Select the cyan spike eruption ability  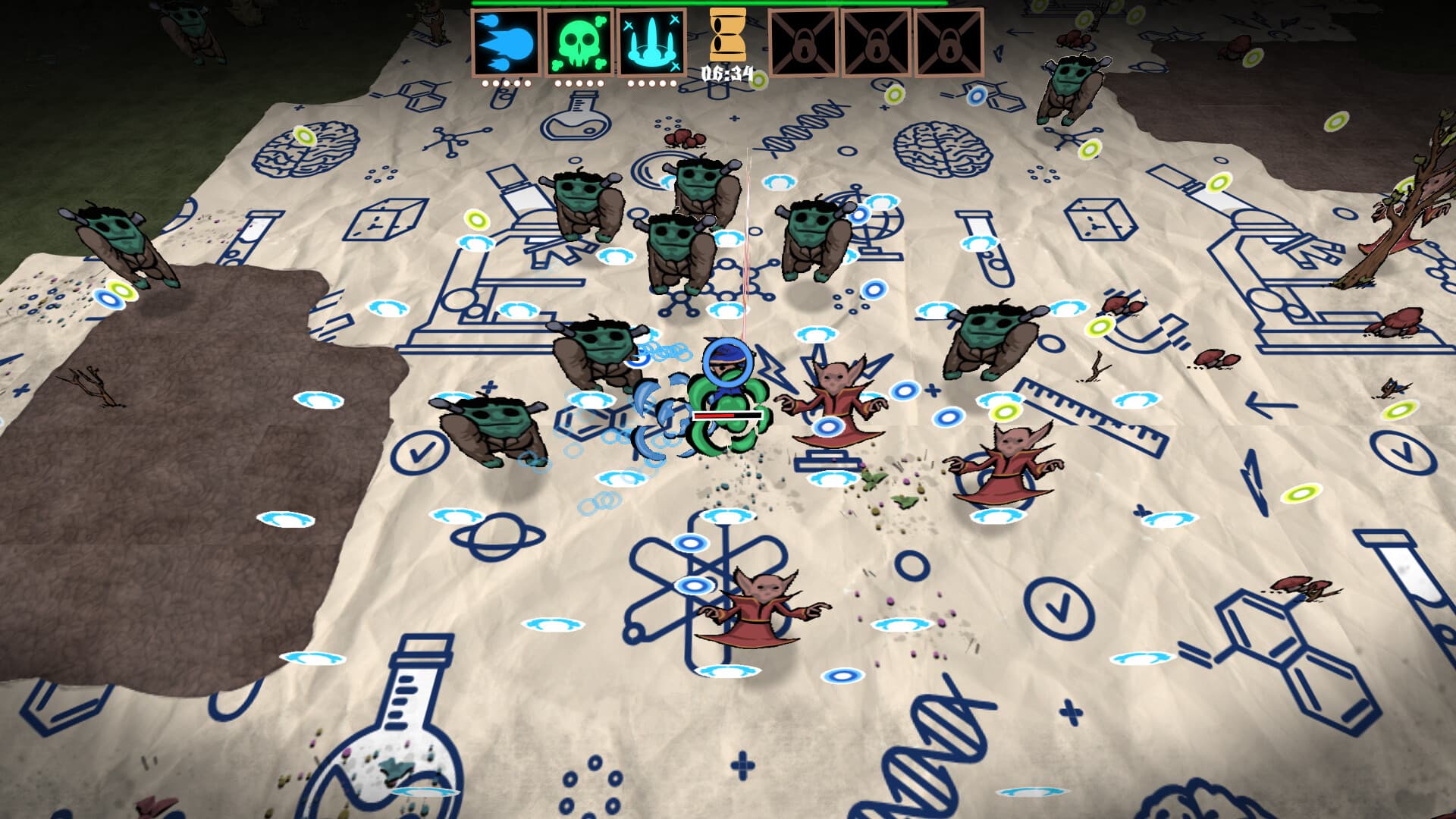pyautogui.click(x=649, y=43)
